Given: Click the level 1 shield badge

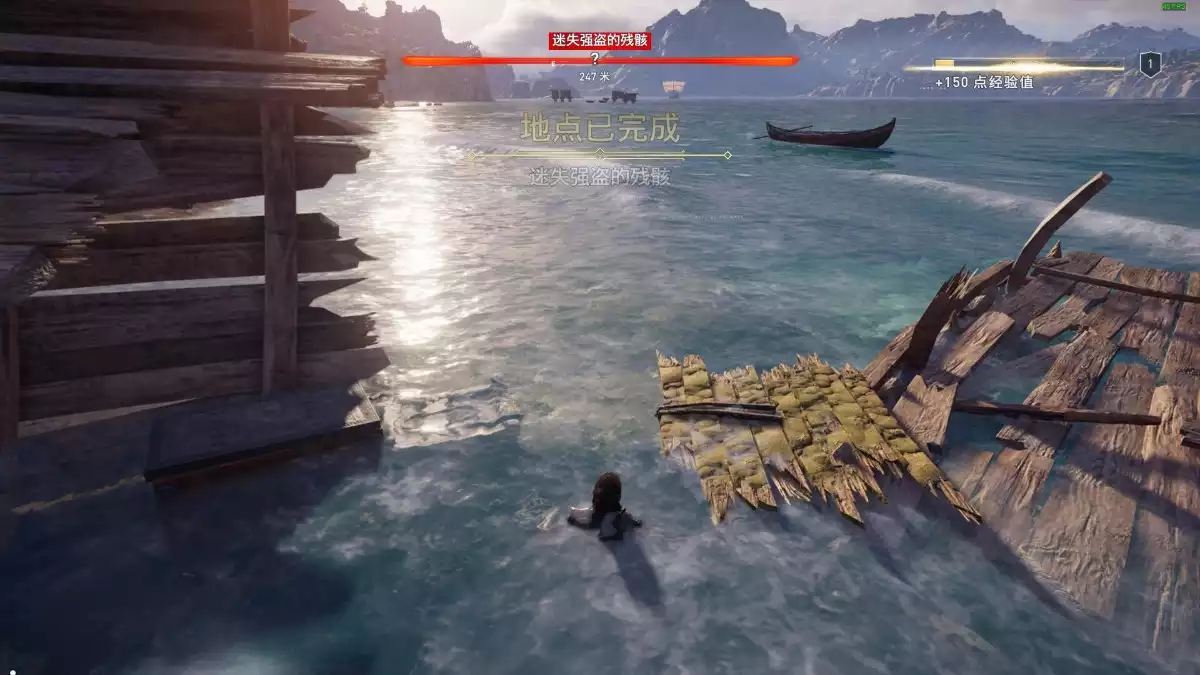Looking at the screenshot, I should (1150, 66).
